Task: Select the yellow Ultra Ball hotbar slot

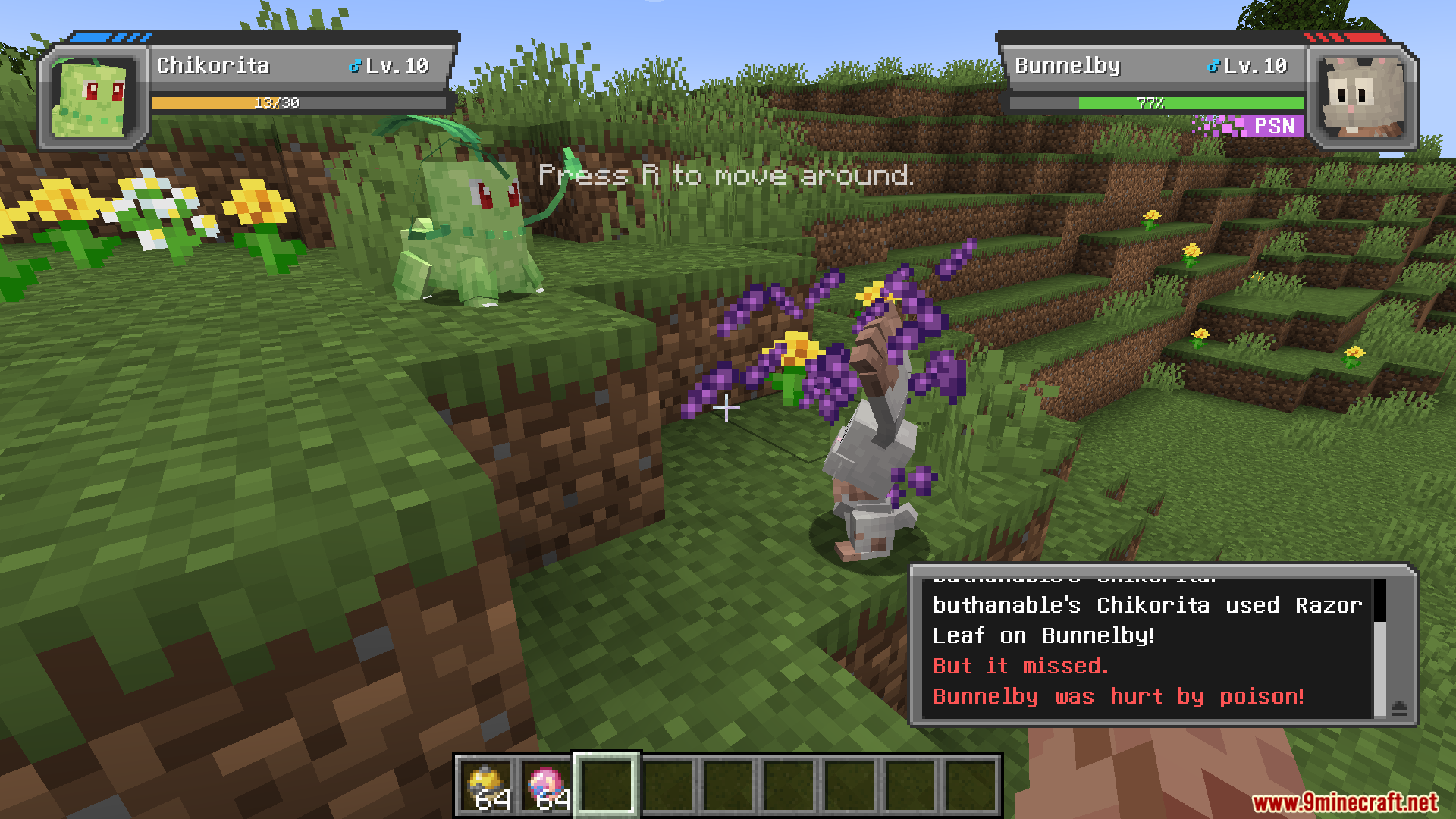Action: 486,786
